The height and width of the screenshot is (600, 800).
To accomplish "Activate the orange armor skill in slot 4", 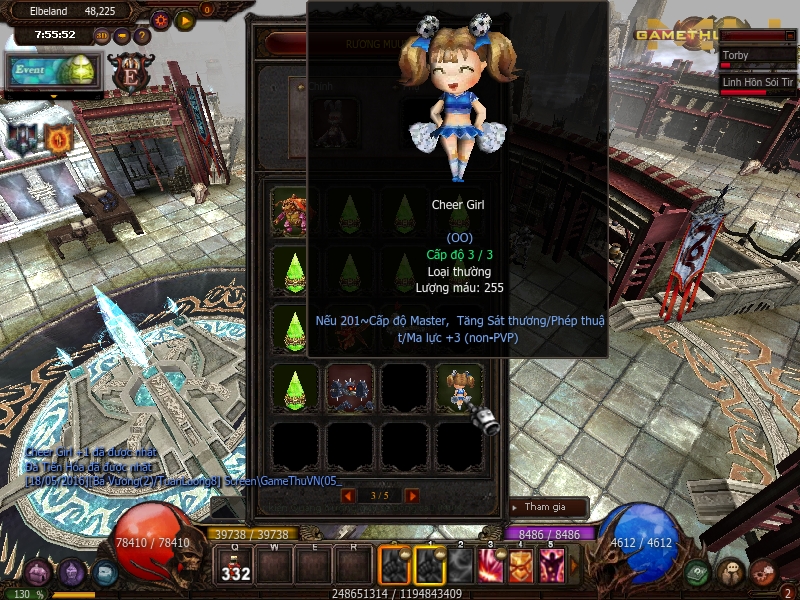I will tap(522, 566).
